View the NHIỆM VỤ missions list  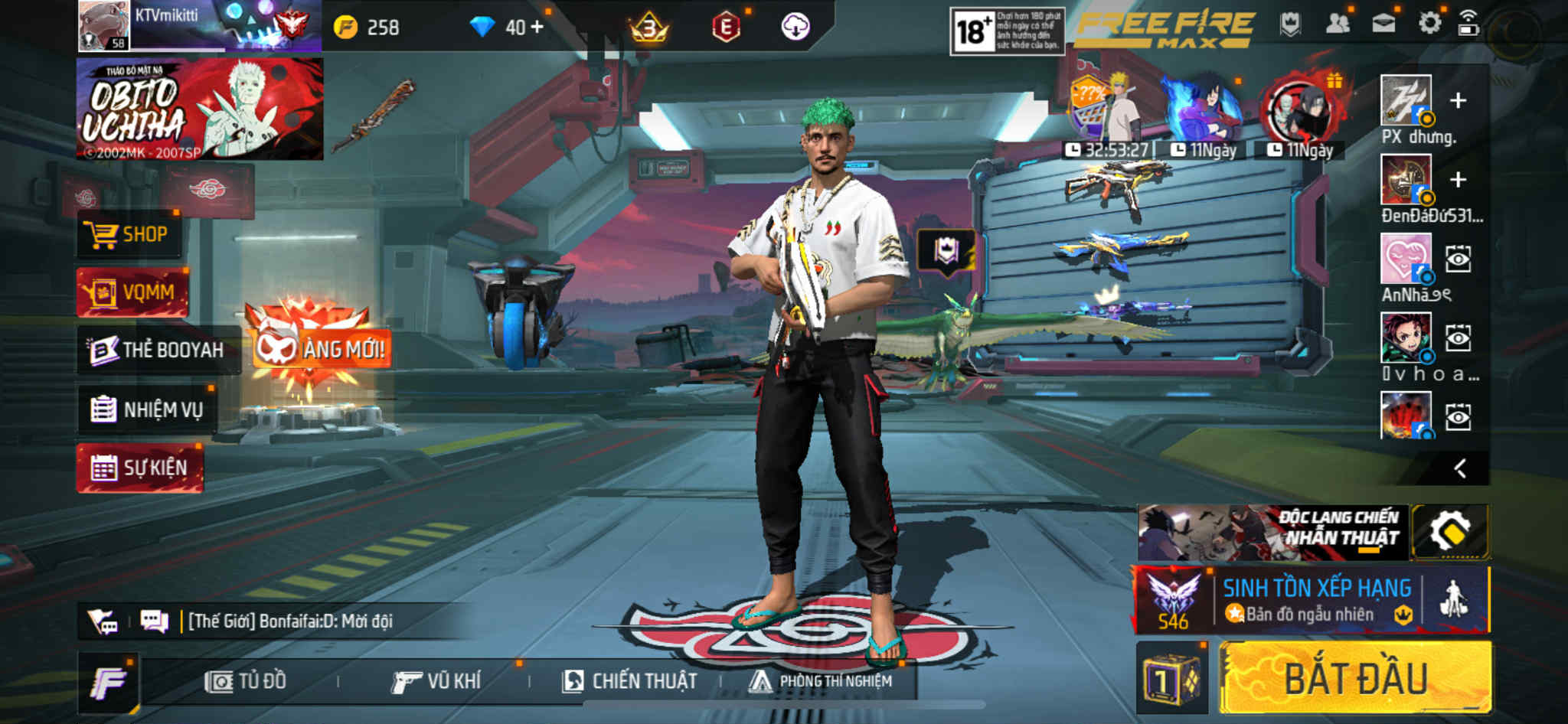[x=148, y=409]
